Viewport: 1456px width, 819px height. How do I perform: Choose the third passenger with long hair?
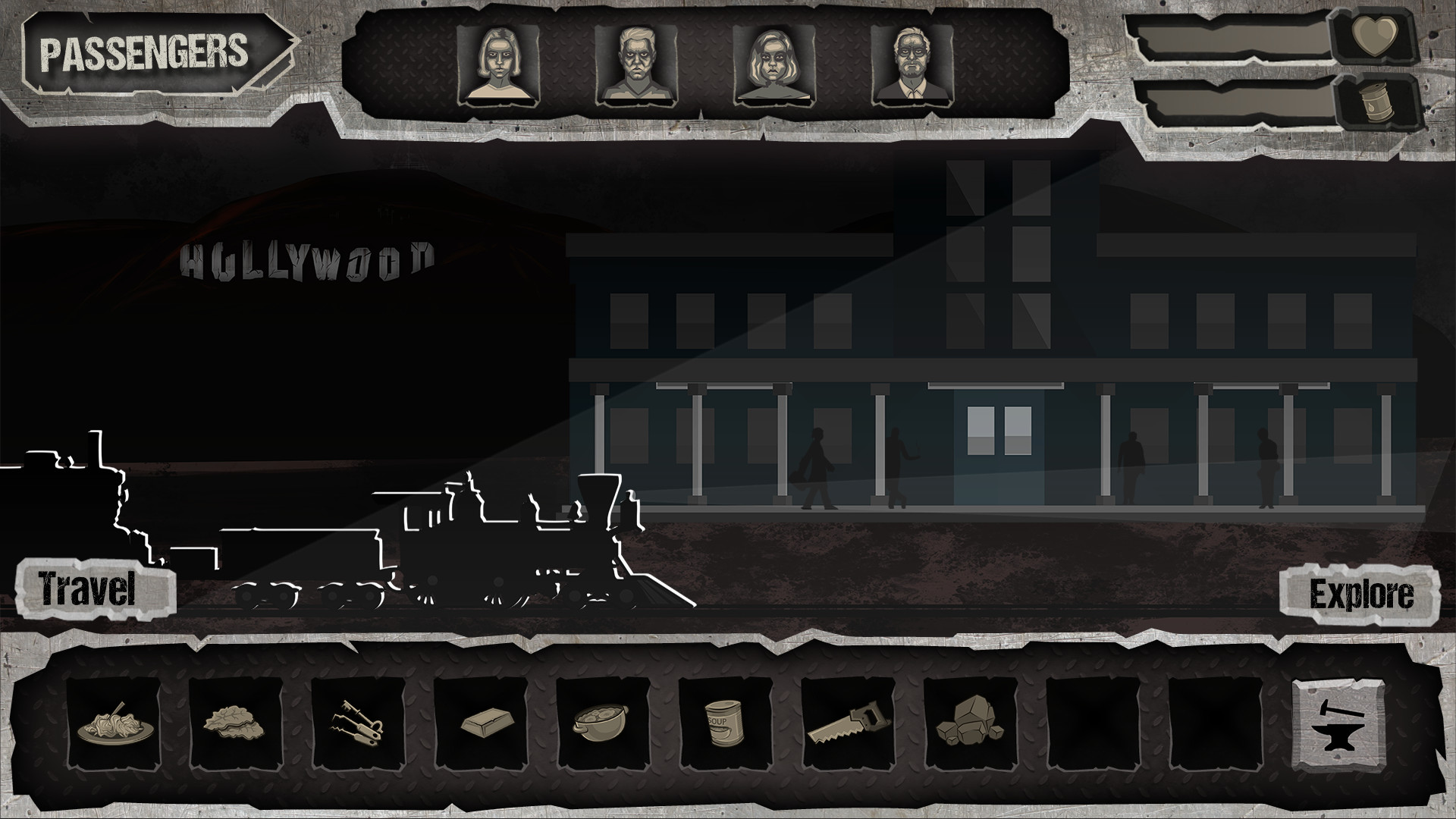(773, 64)
